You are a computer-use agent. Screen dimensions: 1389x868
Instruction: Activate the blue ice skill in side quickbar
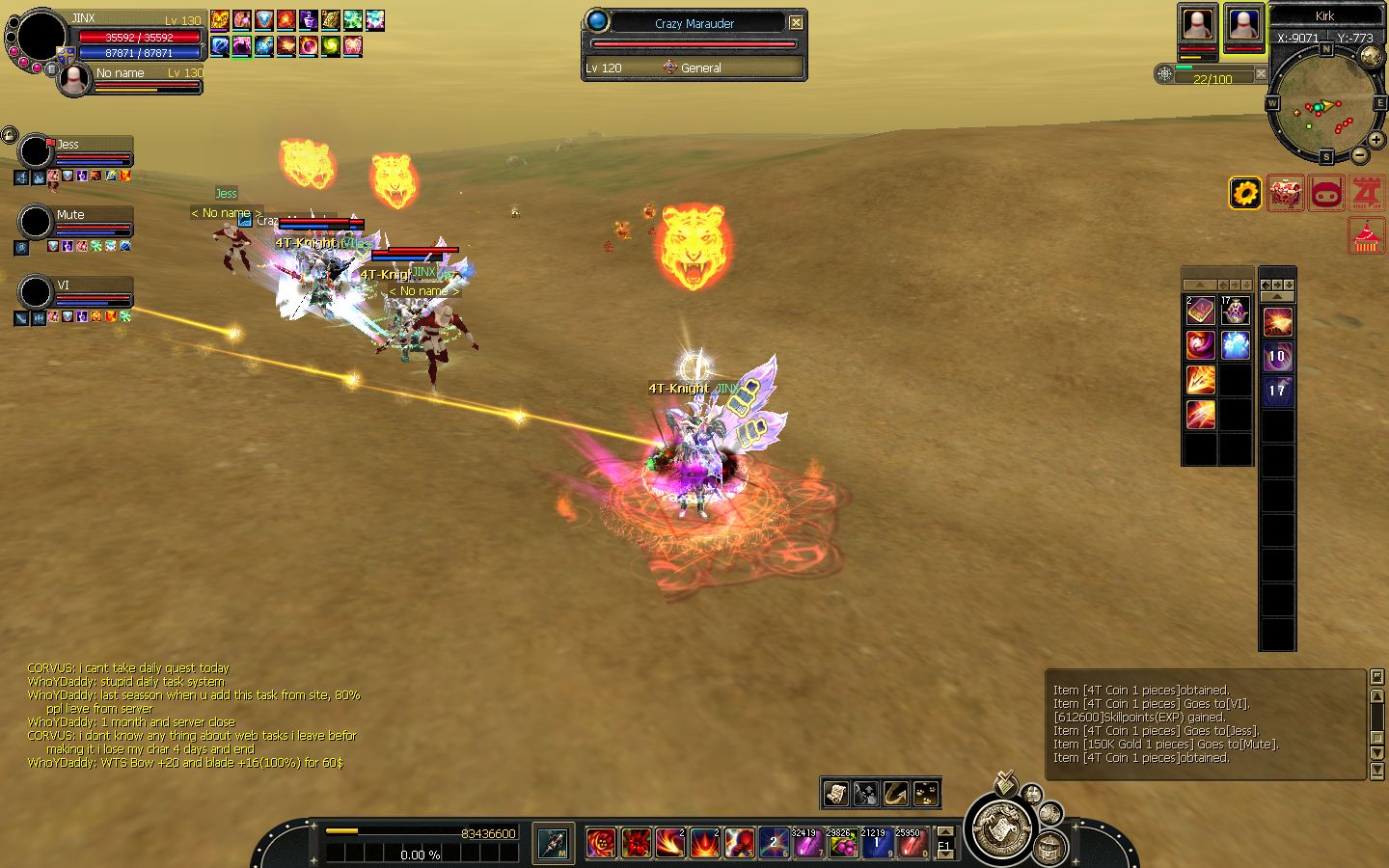click(x=1236, y=345)
